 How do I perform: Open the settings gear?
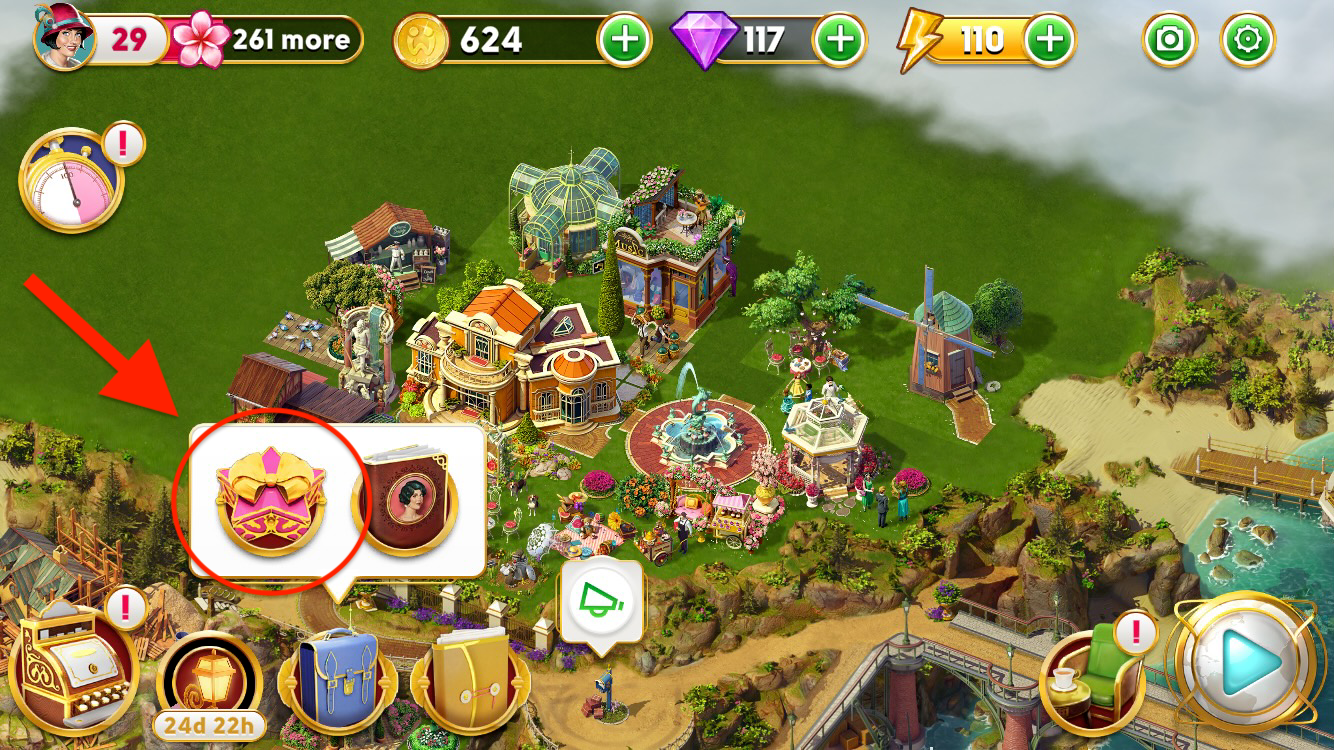[1248, 40]
